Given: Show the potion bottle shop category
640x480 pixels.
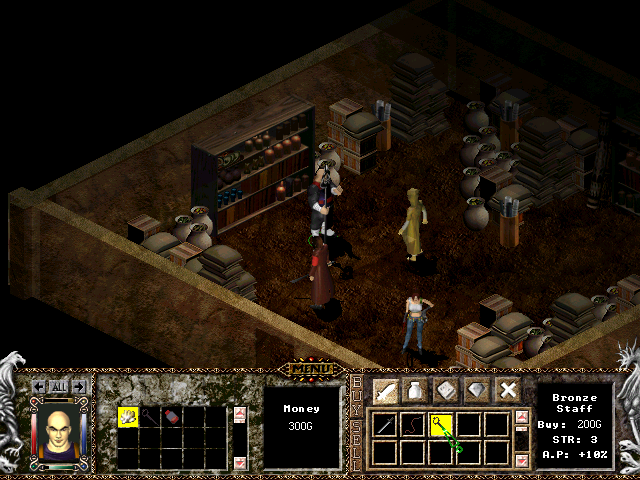Looking at the screenshot, I should (x=417, y=390).
